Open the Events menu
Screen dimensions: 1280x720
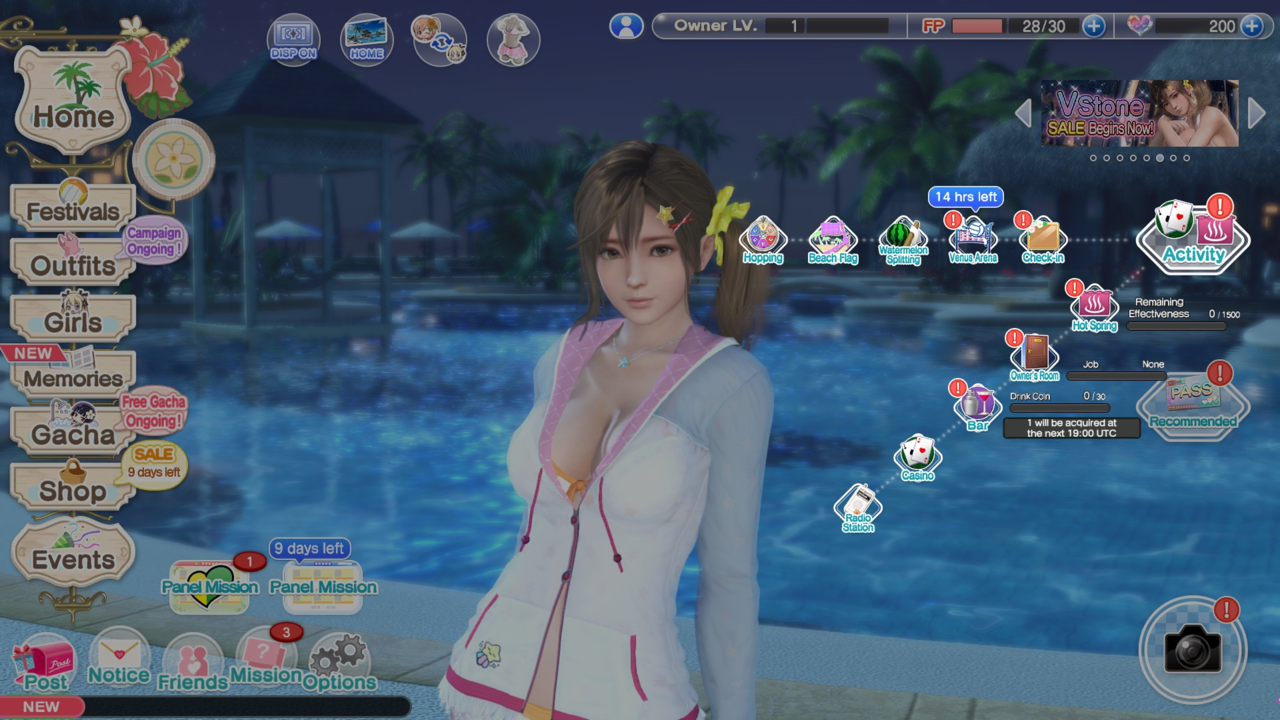coord(72,557)
